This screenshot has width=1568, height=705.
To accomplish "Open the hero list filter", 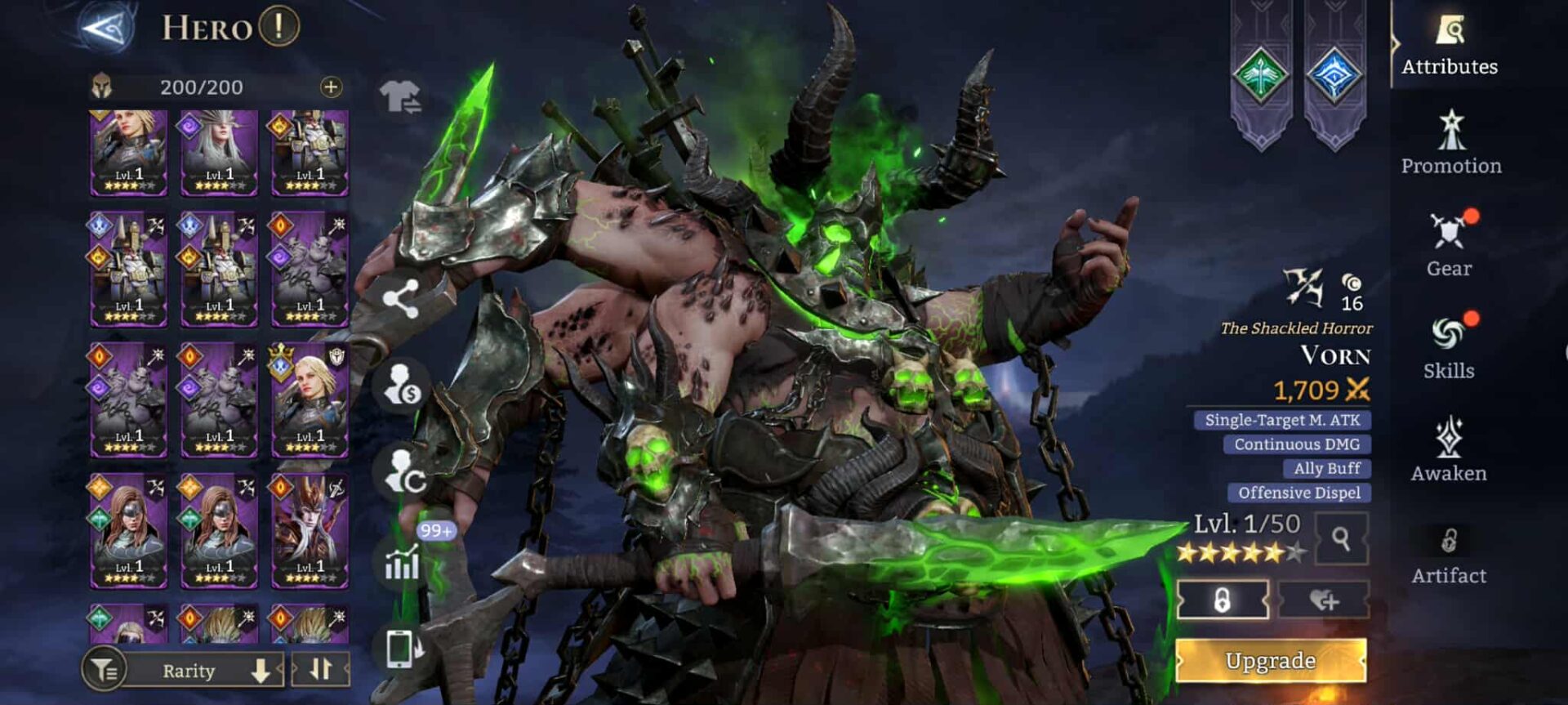I will (x=105, y=671).
